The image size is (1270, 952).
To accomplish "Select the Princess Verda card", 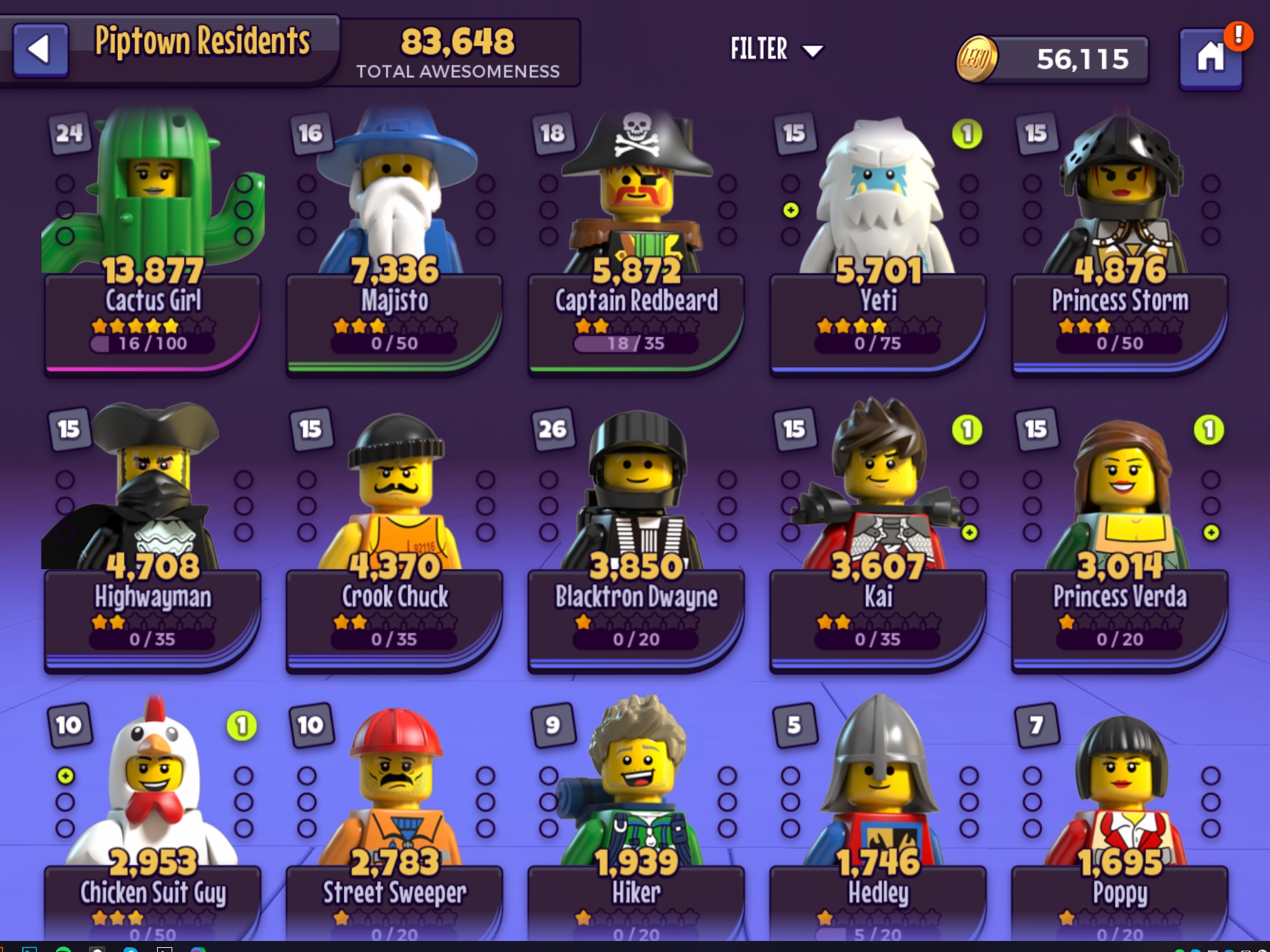I will coord(1120,537).
